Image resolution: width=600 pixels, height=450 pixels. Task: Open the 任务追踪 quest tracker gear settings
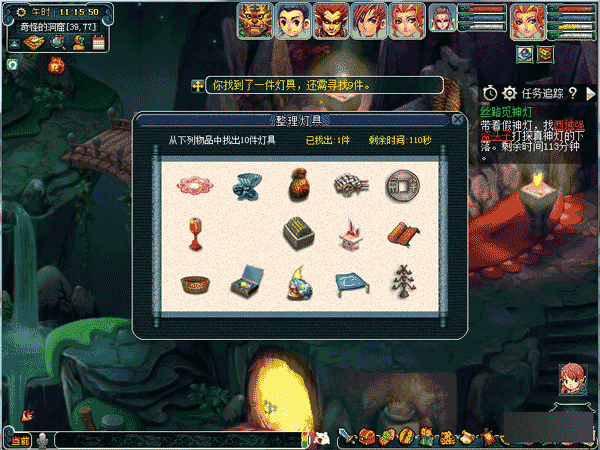tap(510, 93)
